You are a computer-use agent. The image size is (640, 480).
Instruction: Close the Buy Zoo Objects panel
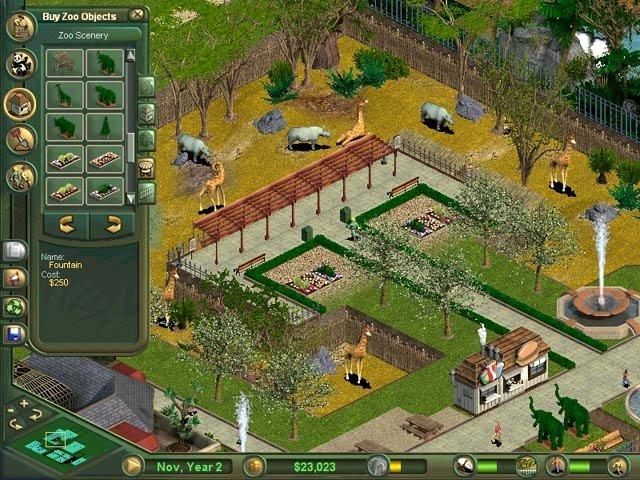point(136,15)
